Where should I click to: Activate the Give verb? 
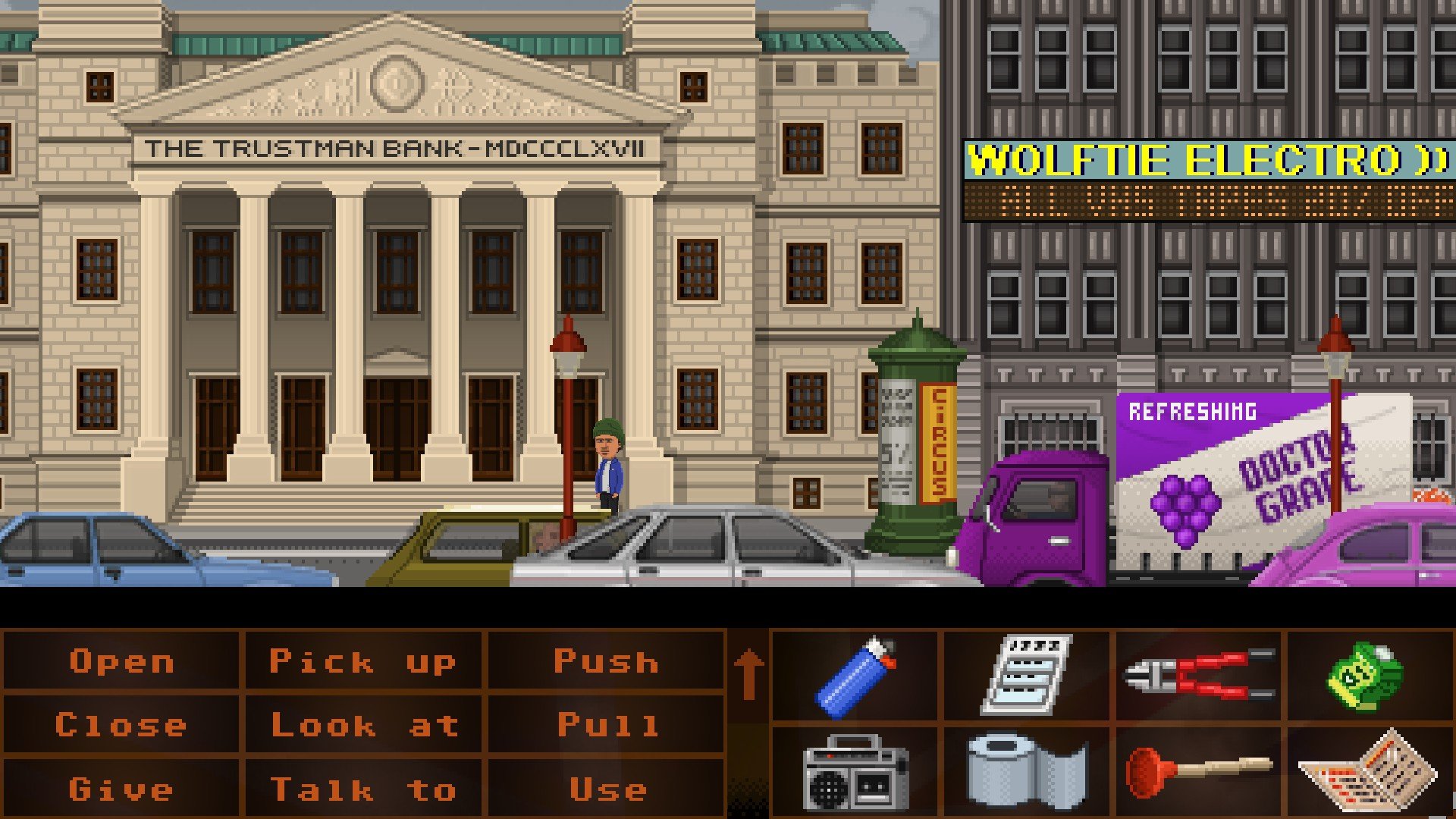[x=121, y=789]
